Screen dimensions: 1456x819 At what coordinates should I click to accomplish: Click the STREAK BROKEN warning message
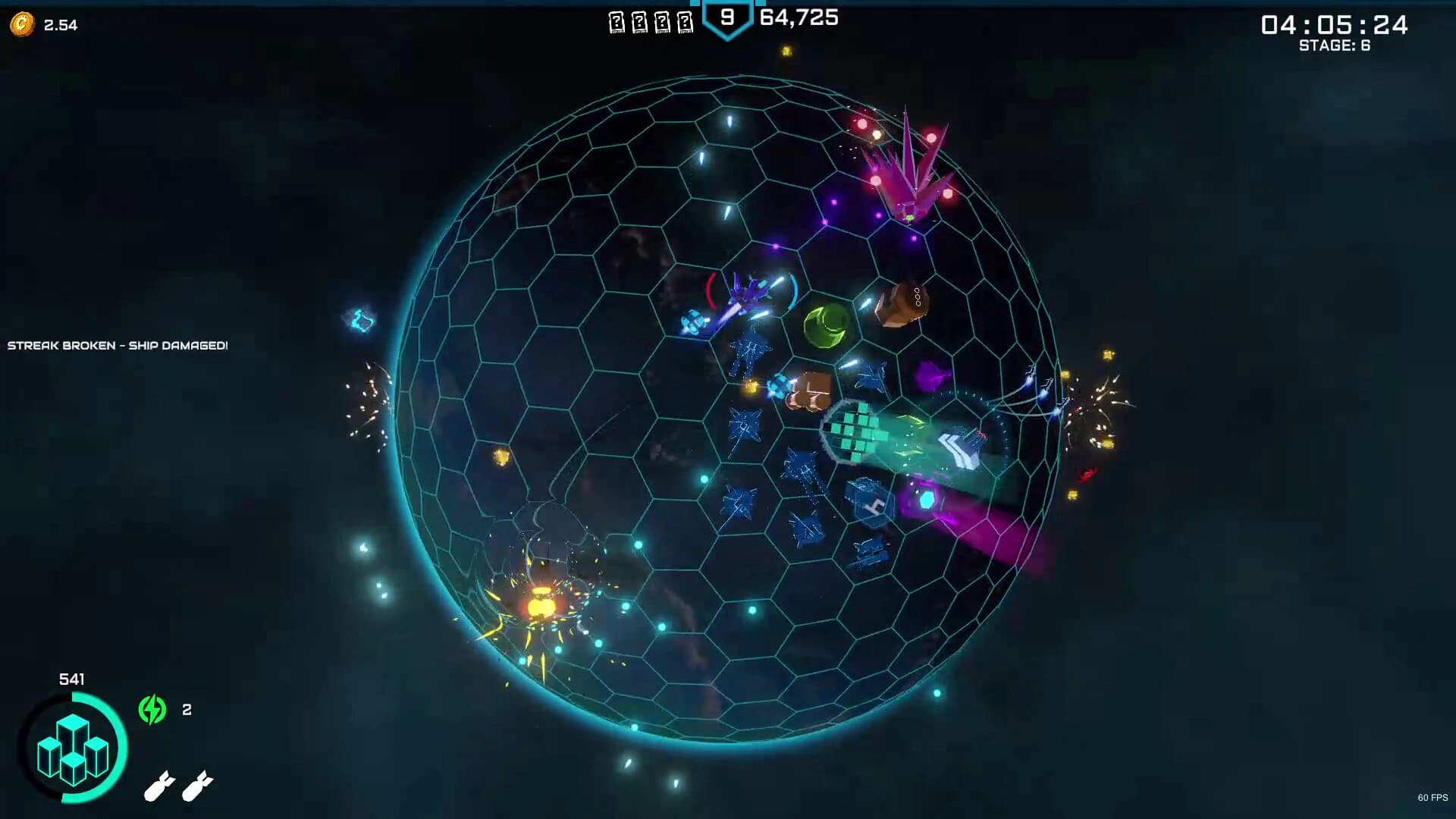point(115,345)
